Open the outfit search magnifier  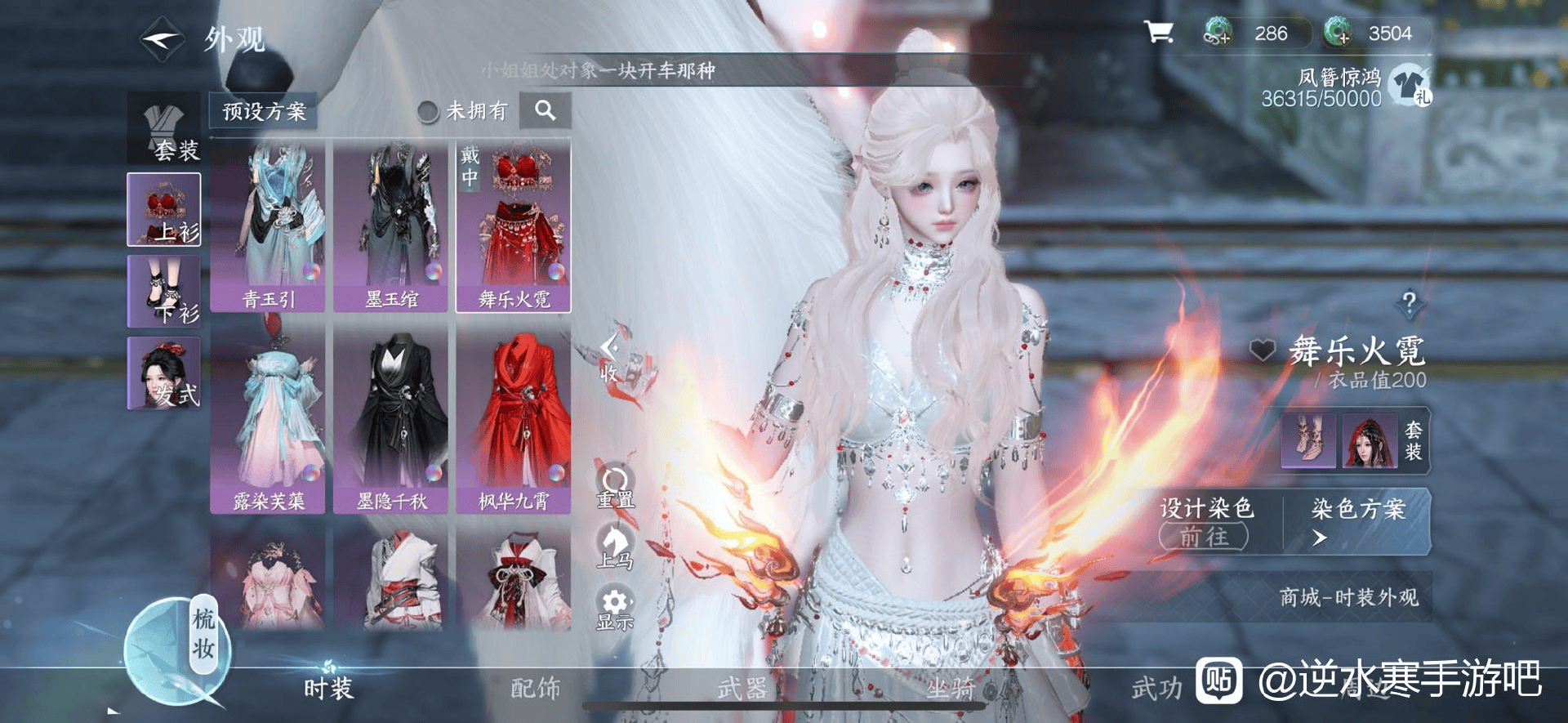546,110
